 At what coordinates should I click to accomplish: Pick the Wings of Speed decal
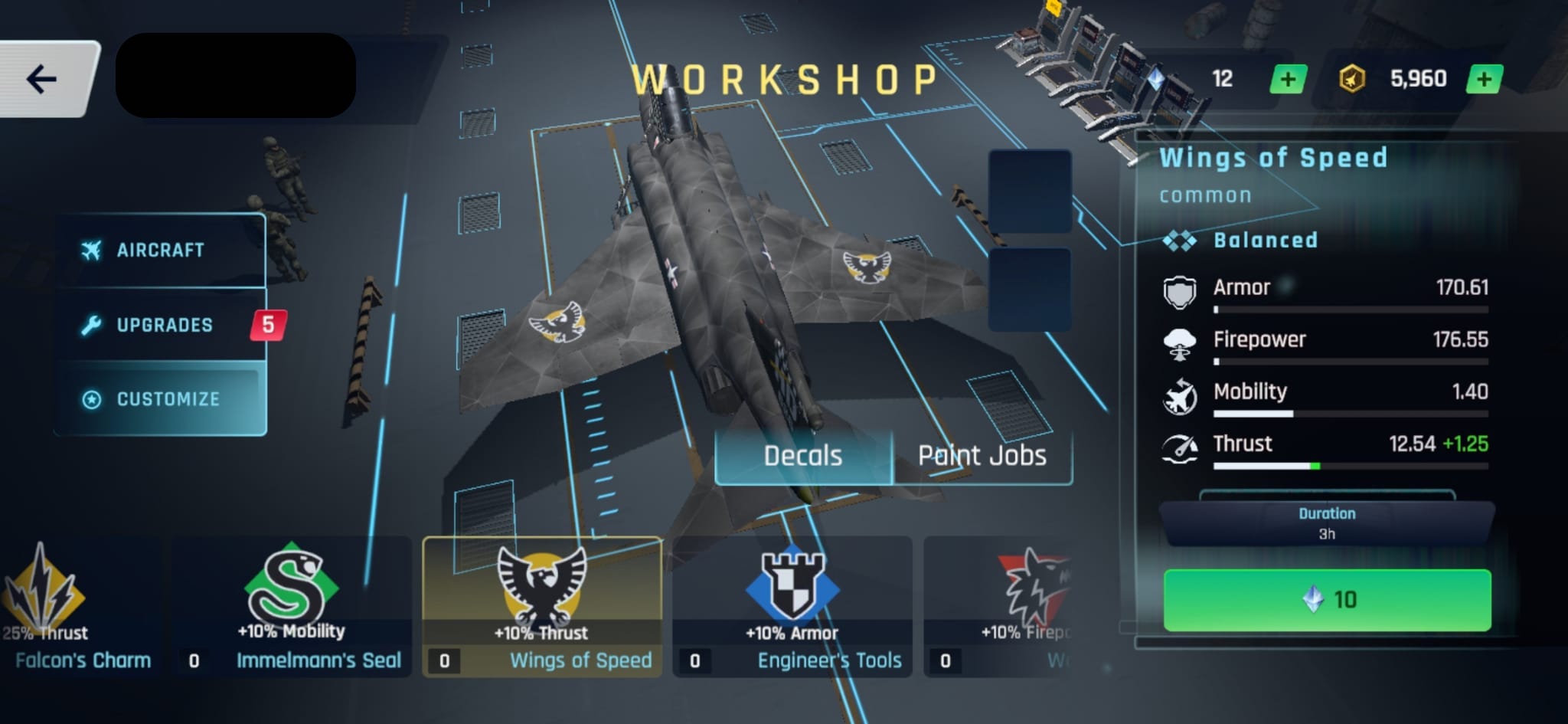(542, 607)
